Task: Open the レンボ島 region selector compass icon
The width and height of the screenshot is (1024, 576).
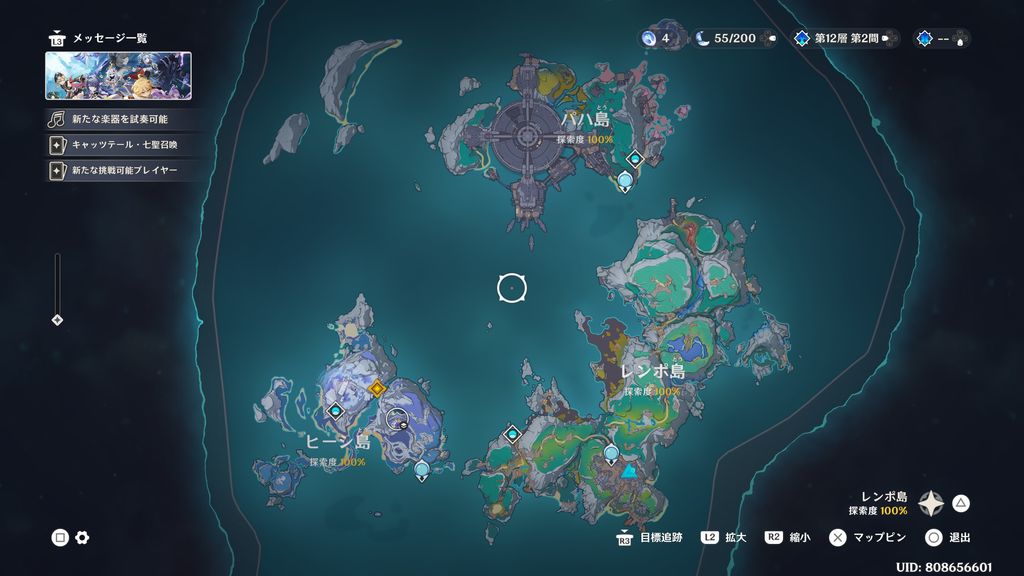Action: (931, 503)
